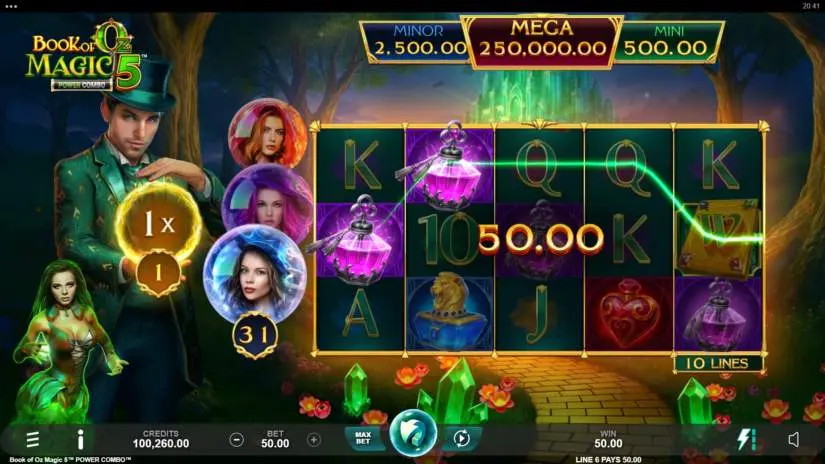The width and height of the screenshot is (825, 464).
Task: Open the autoplay options
Action: [x=462, y=438]
